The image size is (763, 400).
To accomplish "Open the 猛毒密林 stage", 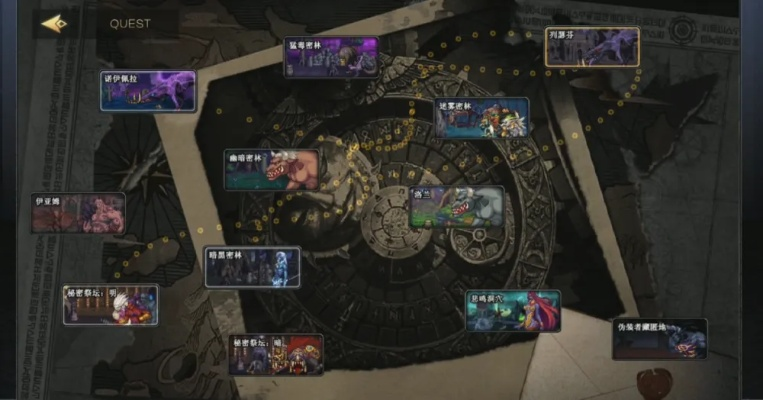I will [x=331, y=57].
